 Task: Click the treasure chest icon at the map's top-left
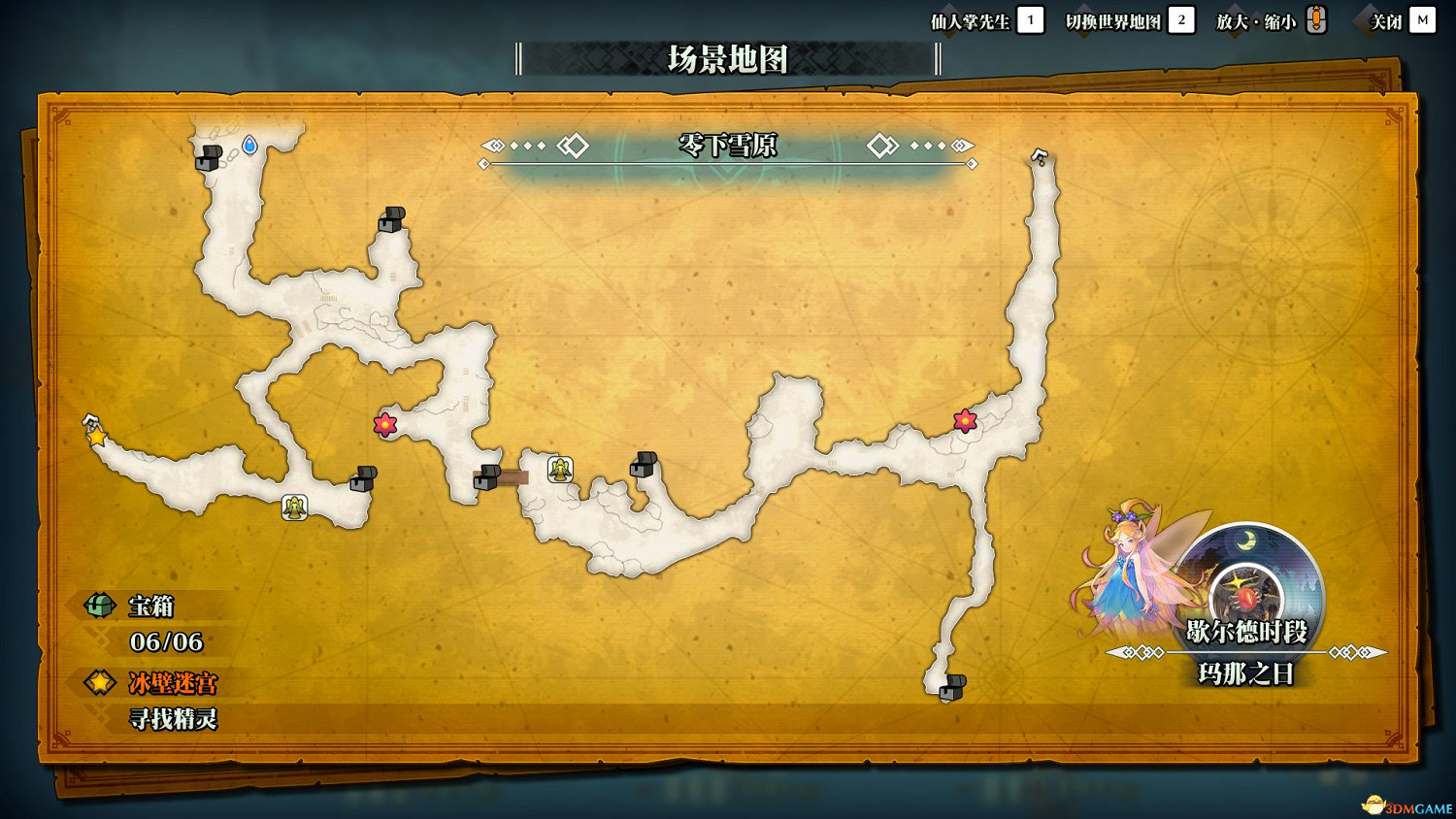click(x=208, y=158)
